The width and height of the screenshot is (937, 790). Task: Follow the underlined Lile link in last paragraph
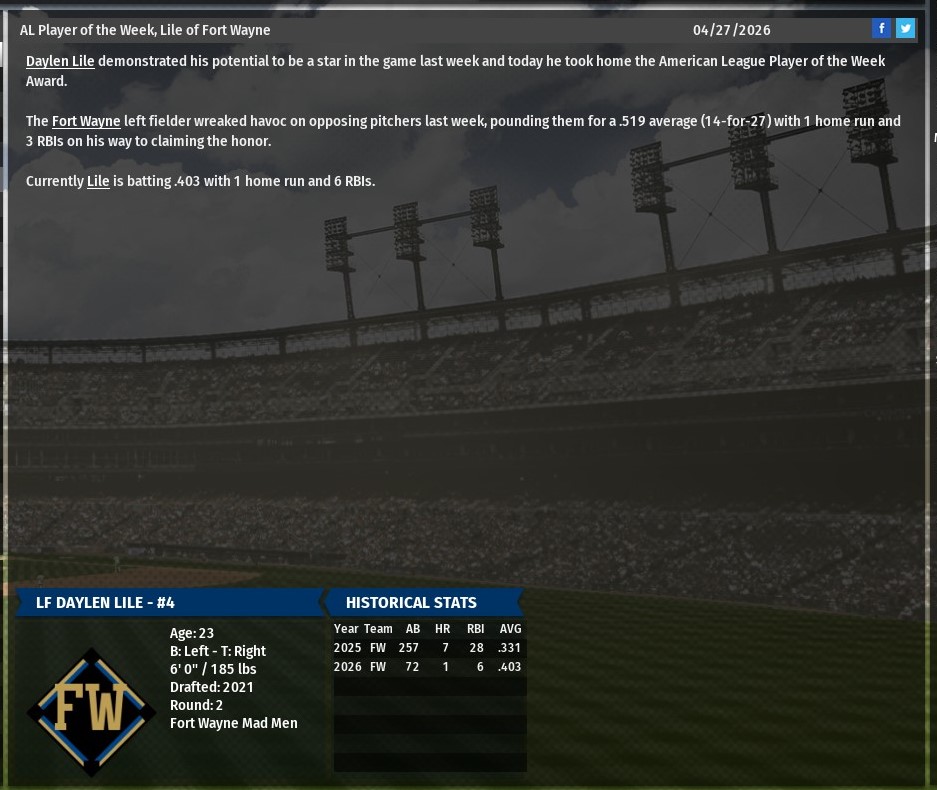[98, 181]
